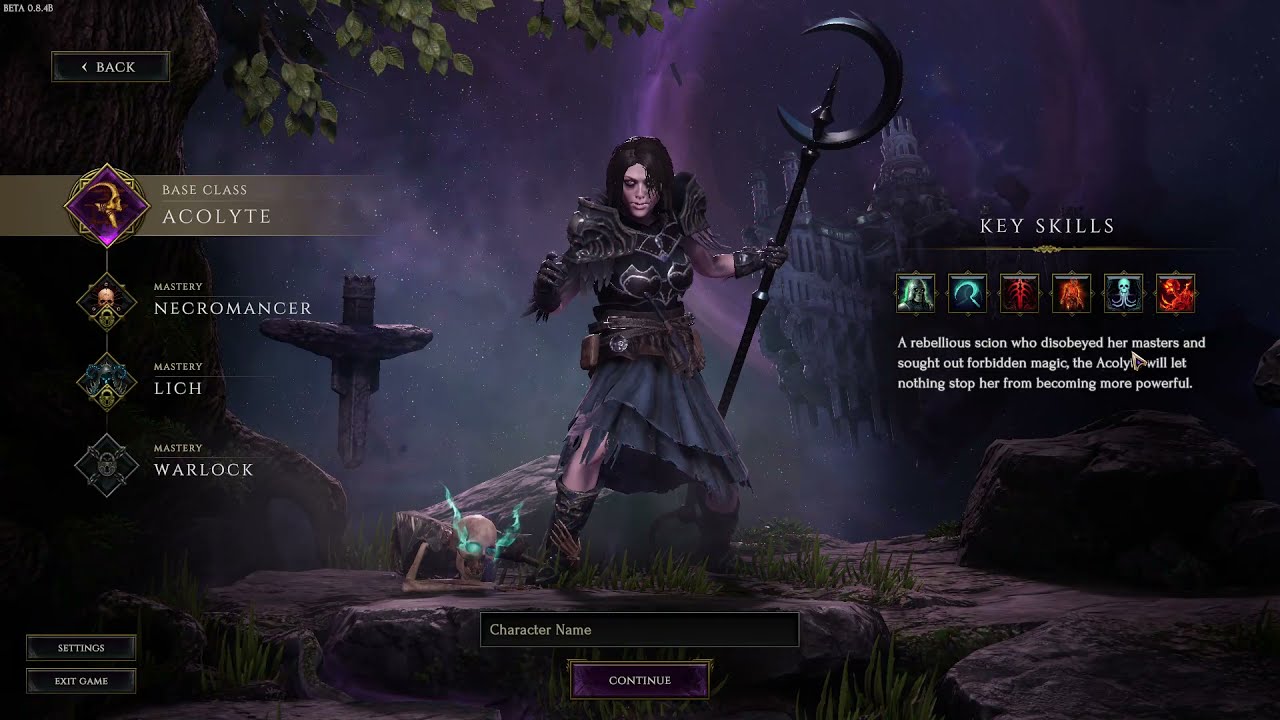Click the padlock on the Necromancer mastery
1280x720 pixels.
click(x=106, y=317)
